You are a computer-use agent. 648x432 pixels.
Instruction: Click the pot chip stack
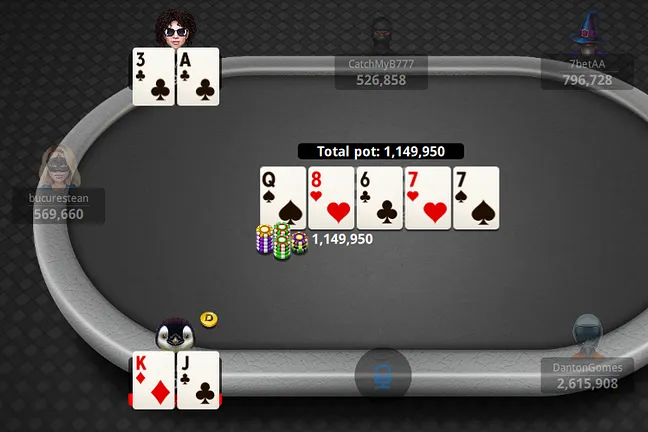click(x=281, y=241)
